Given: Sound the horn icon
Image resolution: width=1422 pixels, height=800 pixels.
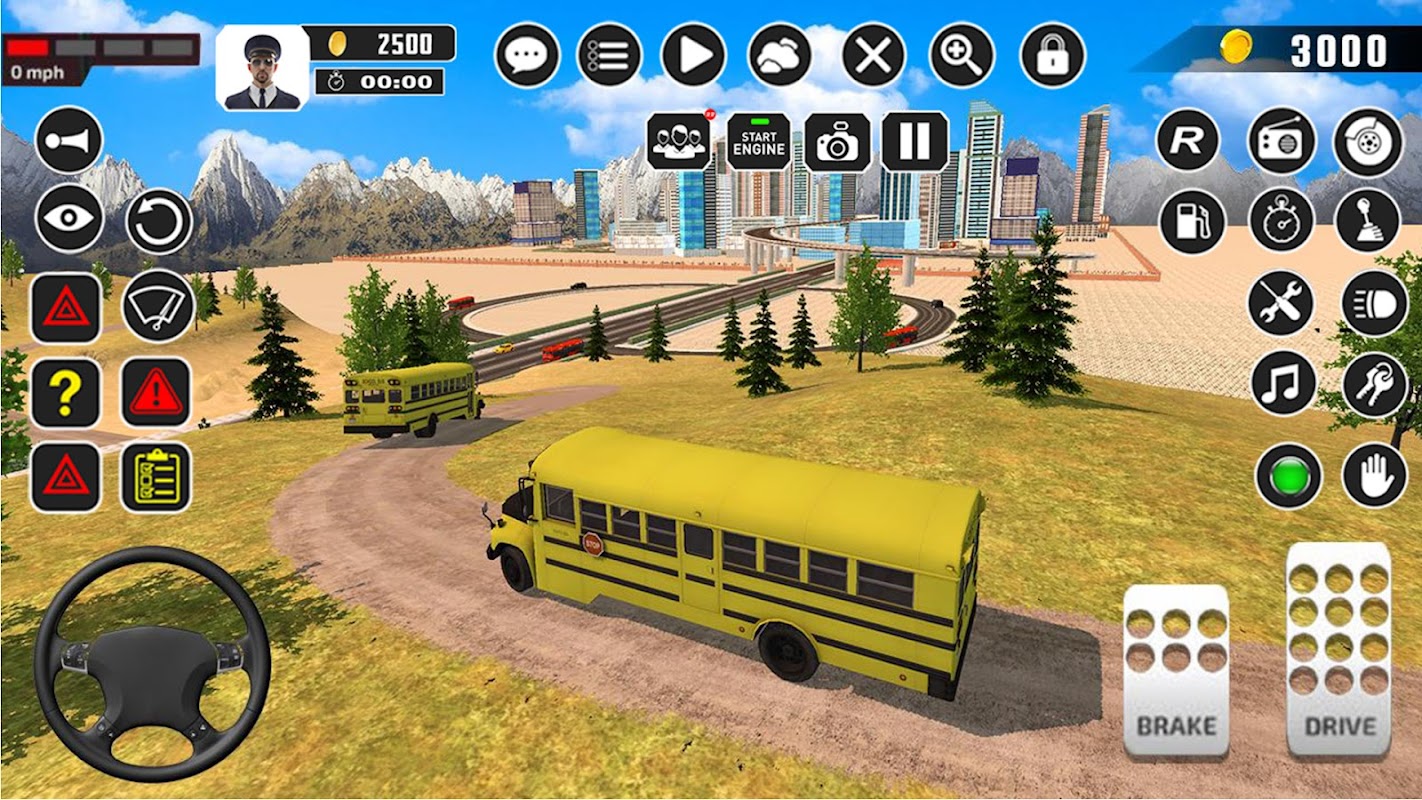Looking at the screenshot, I should (x=69, y=140).
